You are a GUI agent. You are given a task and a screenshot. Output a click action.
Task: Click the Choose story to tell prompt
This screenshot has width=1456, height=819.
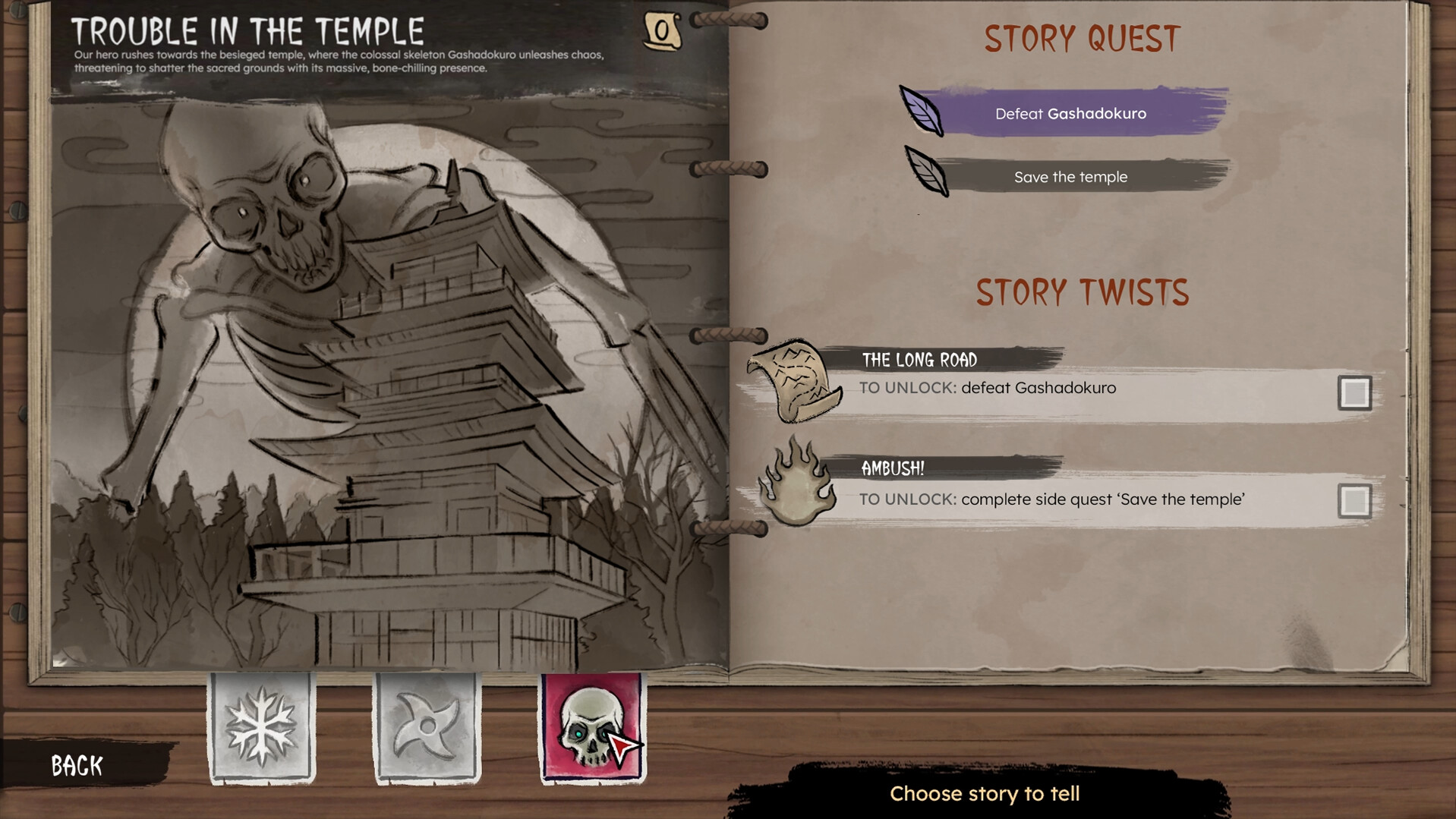[x=984, y=793]
